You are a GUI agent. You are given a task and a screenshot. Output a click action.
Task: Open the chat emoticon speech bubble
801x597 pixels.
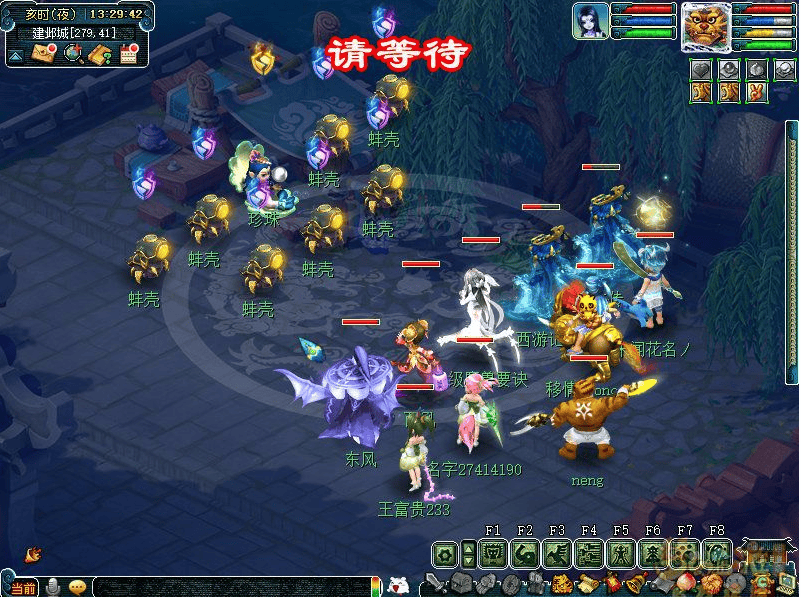click(77, 587)
